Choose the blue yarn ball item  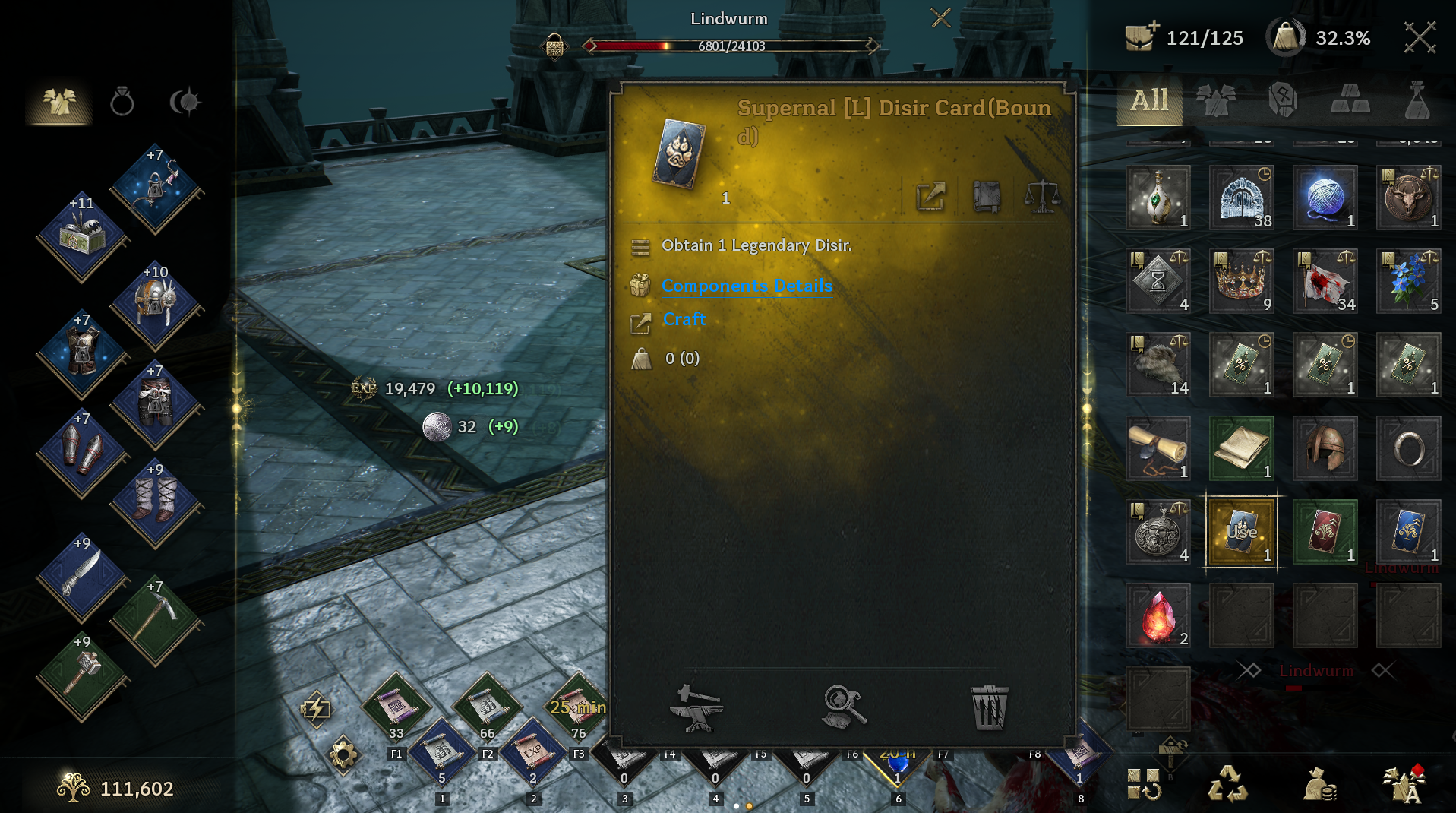pyautogui.click(x=1325, y=198)
